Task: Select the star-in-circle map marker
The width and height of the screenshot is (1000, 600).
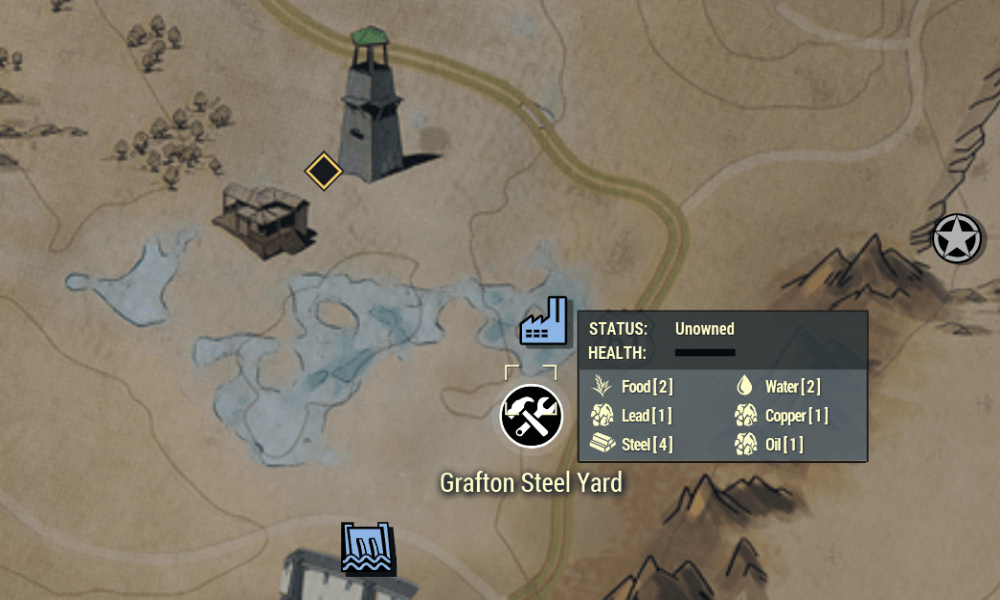Action: click(x=957, y=240)
